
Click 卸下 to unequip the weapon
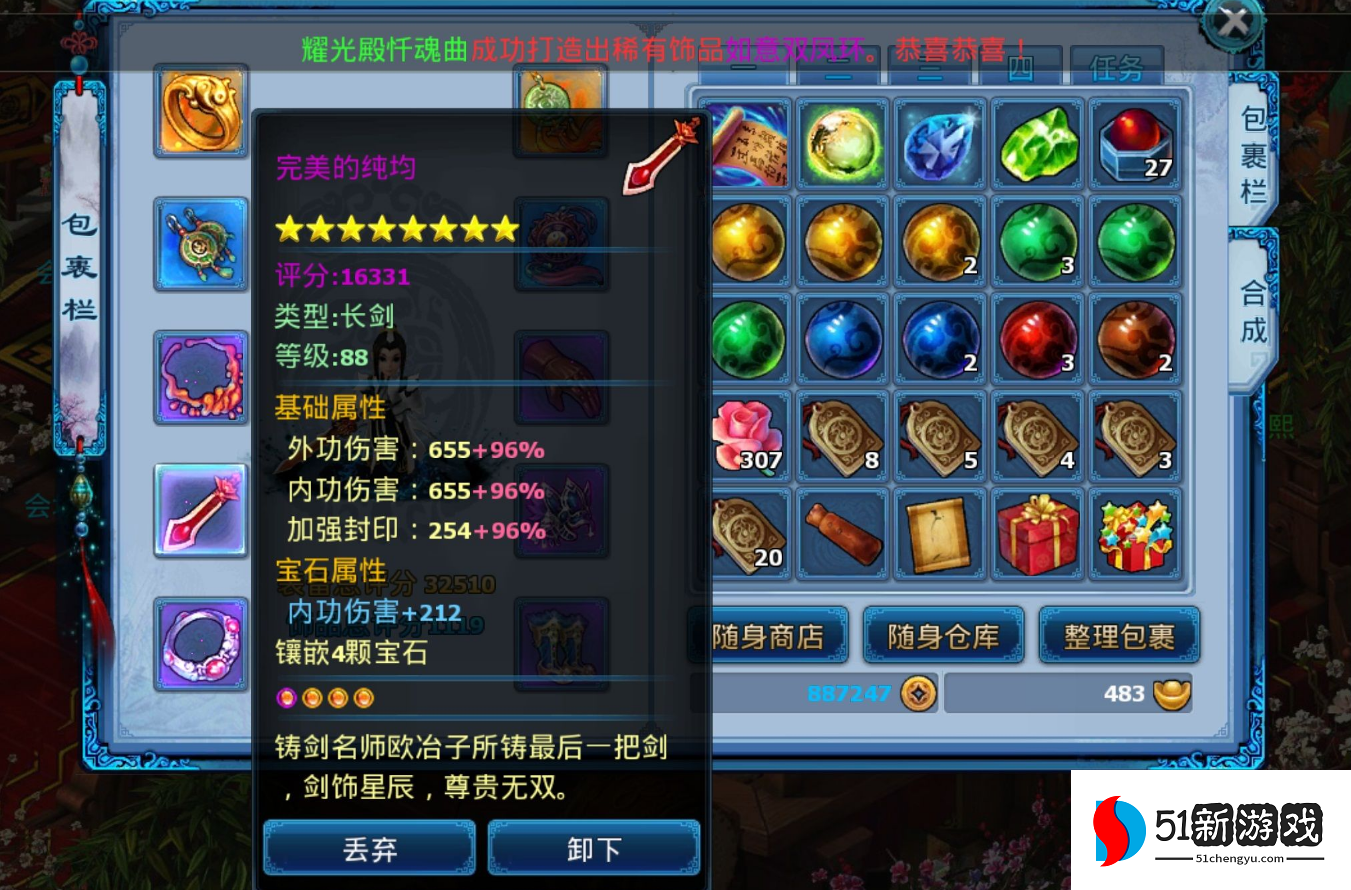pos(593,846)
